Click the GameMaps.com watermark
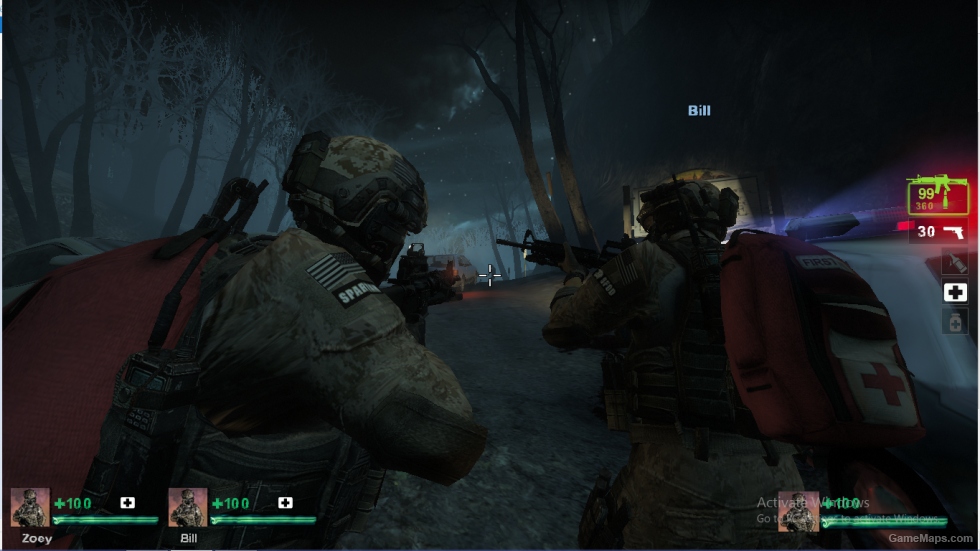The image size is (980, 551). tap(932, 539)
